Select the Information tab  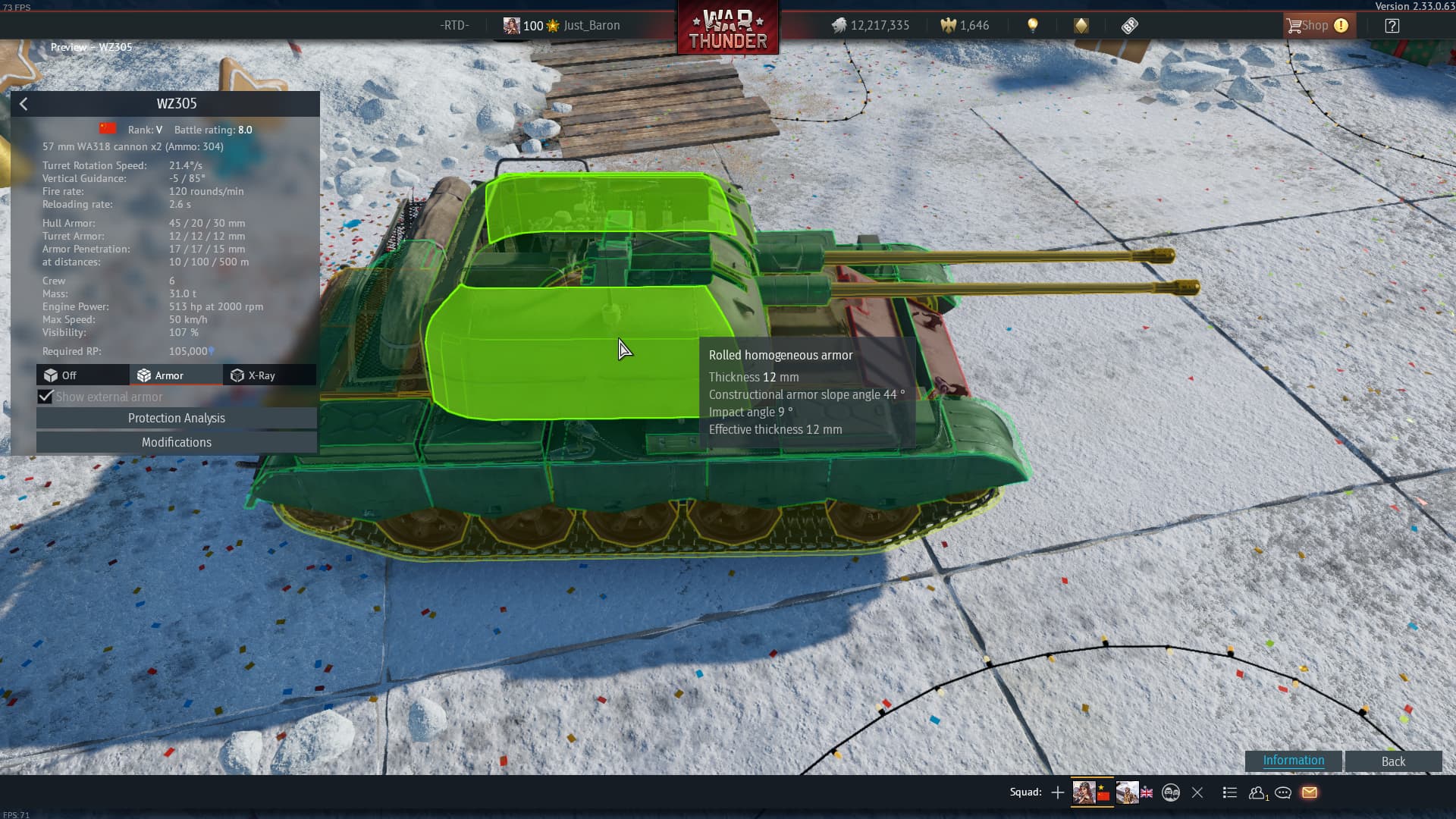[1293, 761]
